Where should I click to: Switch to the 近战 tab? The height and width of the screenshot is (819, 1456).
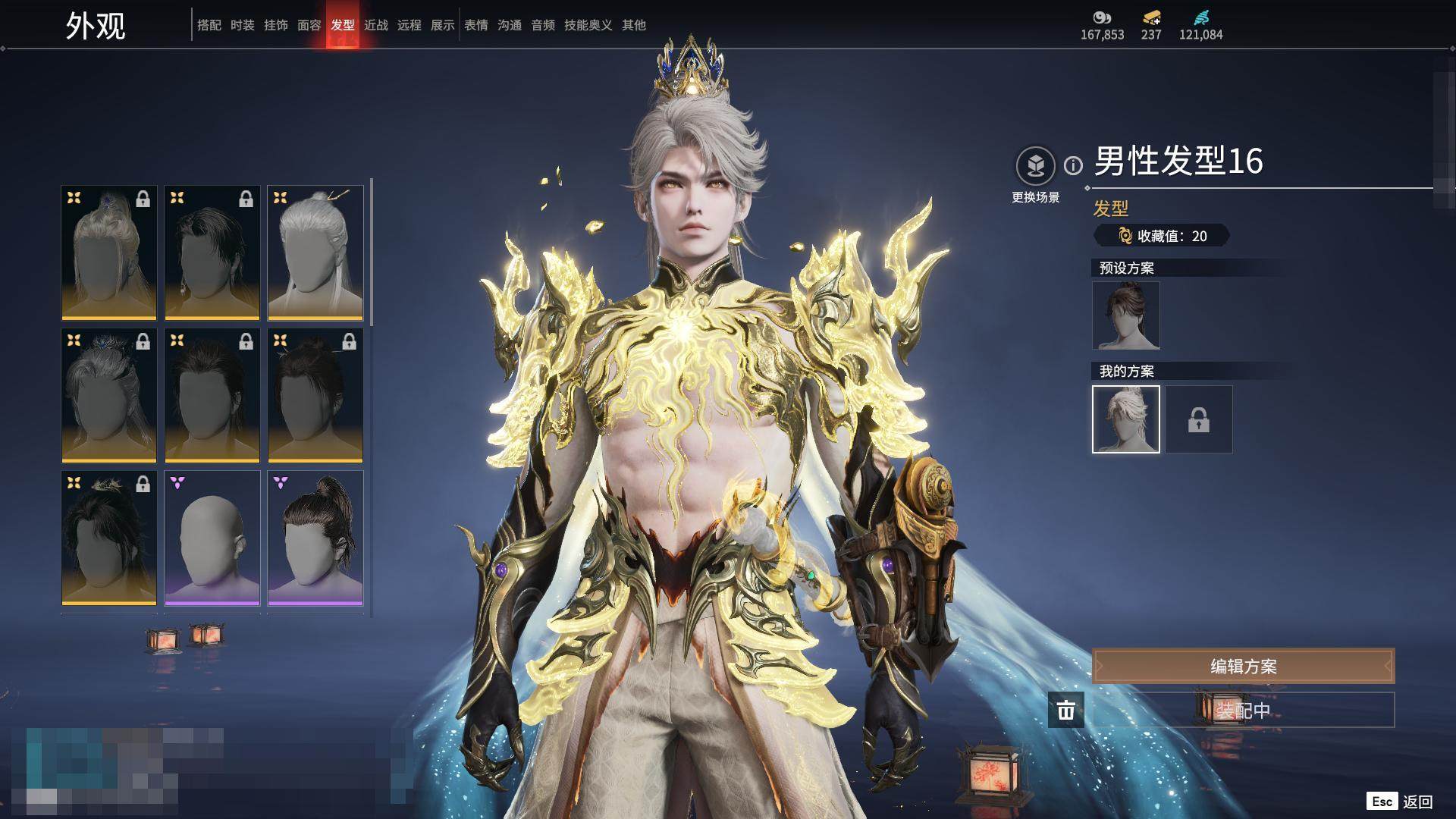(375, 25)
